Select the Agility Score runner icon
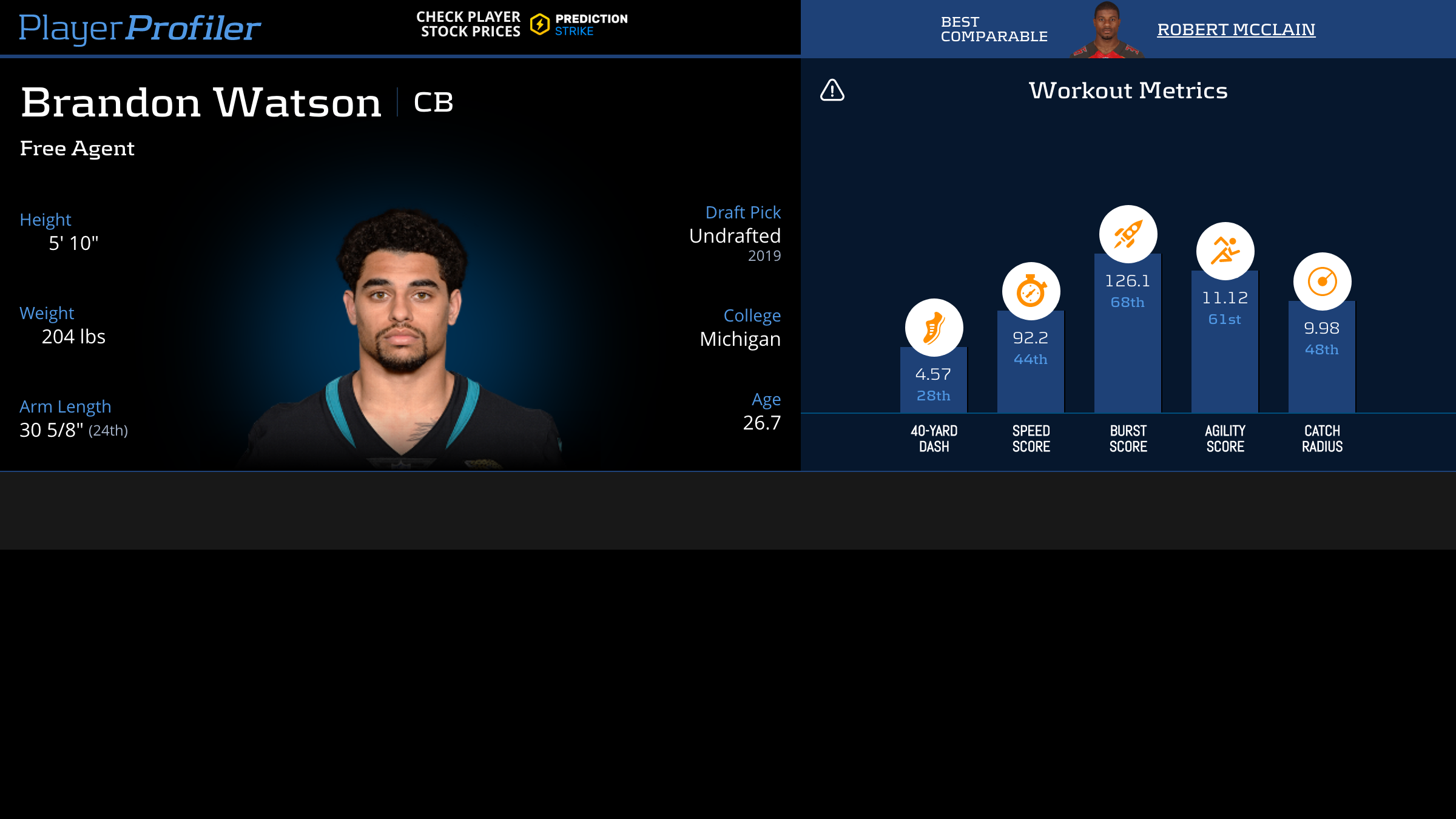 tap(1225, 251)
